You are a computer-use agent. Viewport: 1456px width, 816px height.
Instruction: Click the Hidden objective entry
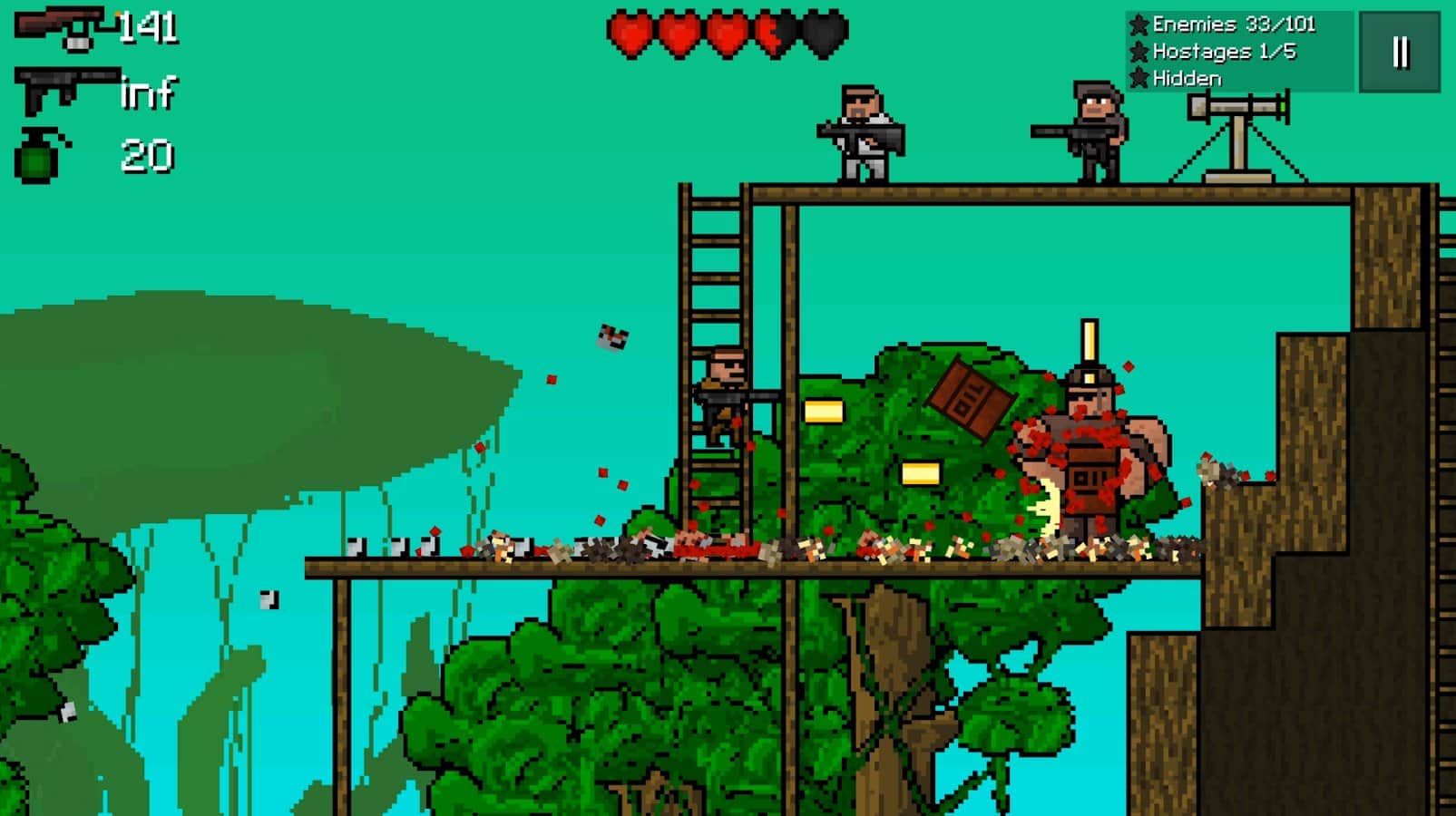pyautogui.click(x=1188, y=80)
